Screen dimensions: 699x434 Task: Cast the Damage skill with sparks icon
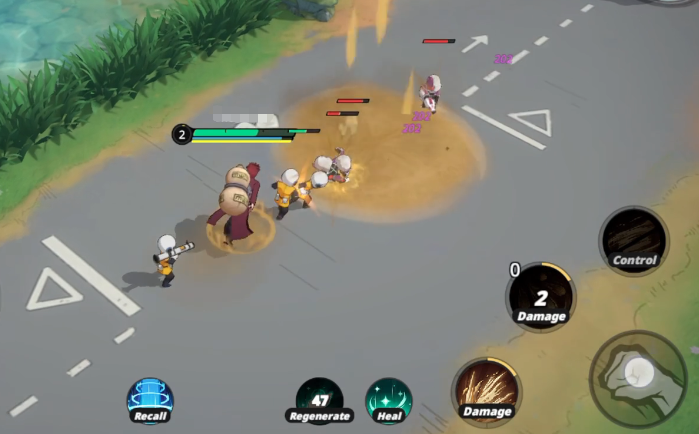tap(487, 390)
